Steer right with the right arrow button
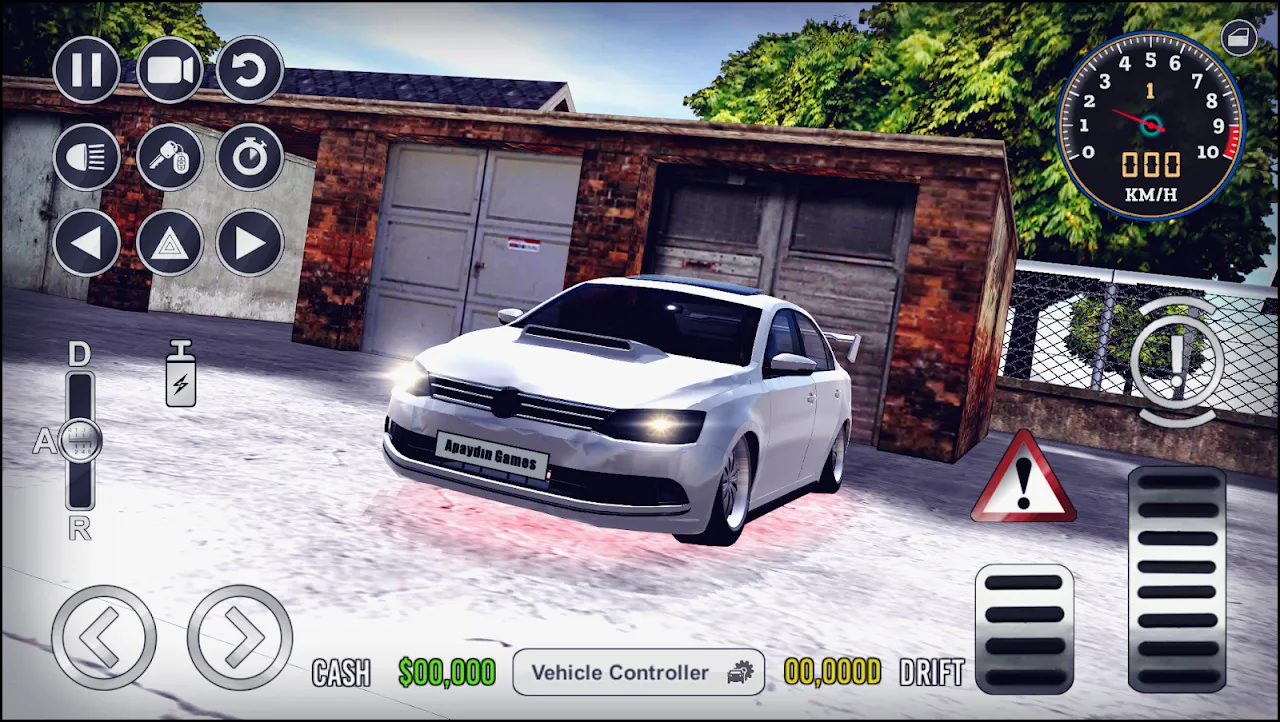The image size is (1280, 722). pos(240,637)
